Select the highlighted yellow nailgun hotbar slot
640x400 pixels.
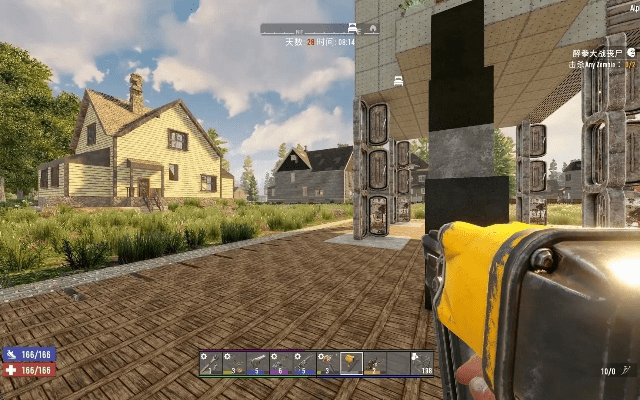tap(351, 363)
